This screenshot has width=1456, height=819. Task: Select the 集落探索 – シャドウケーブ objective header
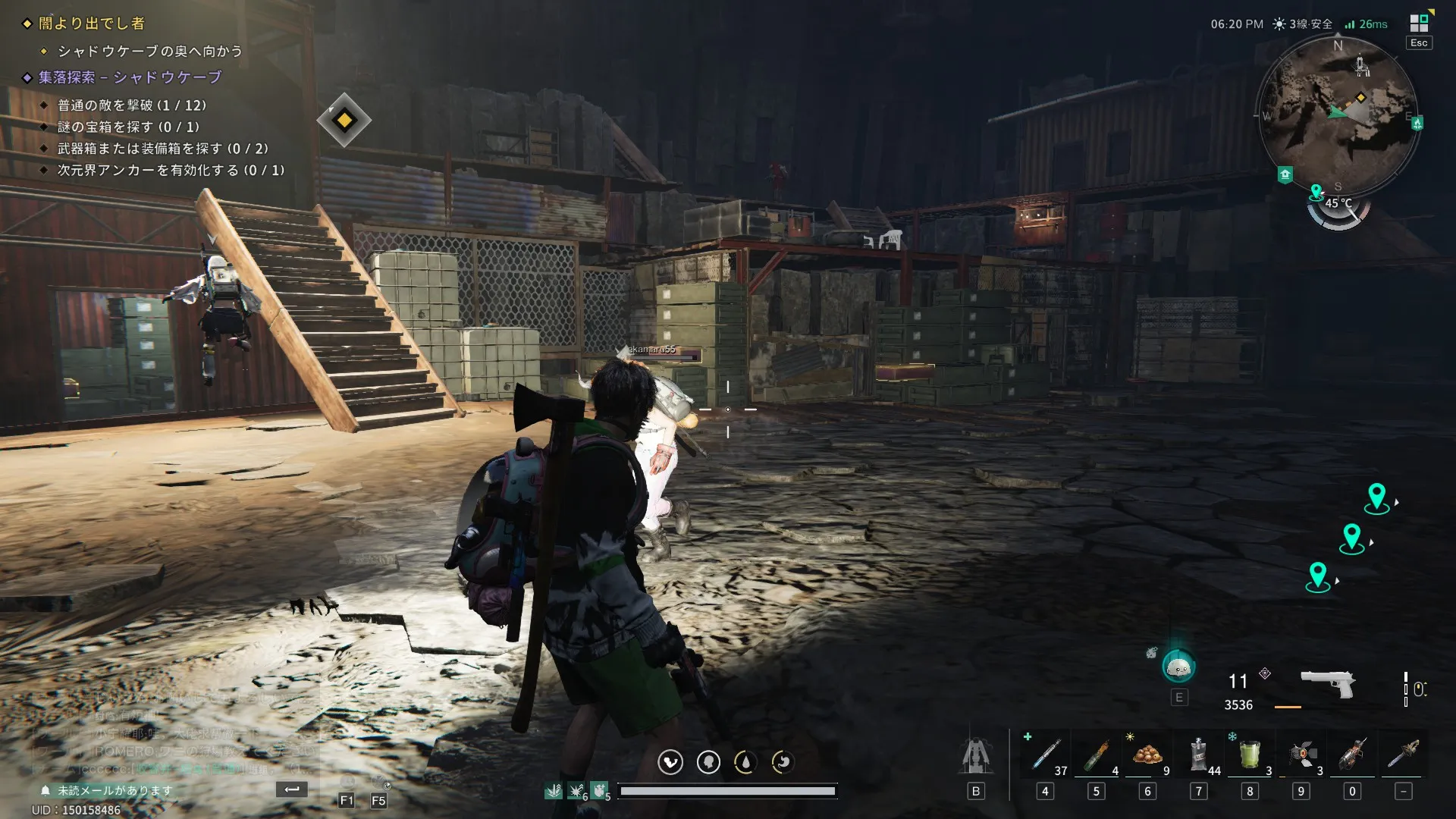pyautogui.click(x=130, y=77)
